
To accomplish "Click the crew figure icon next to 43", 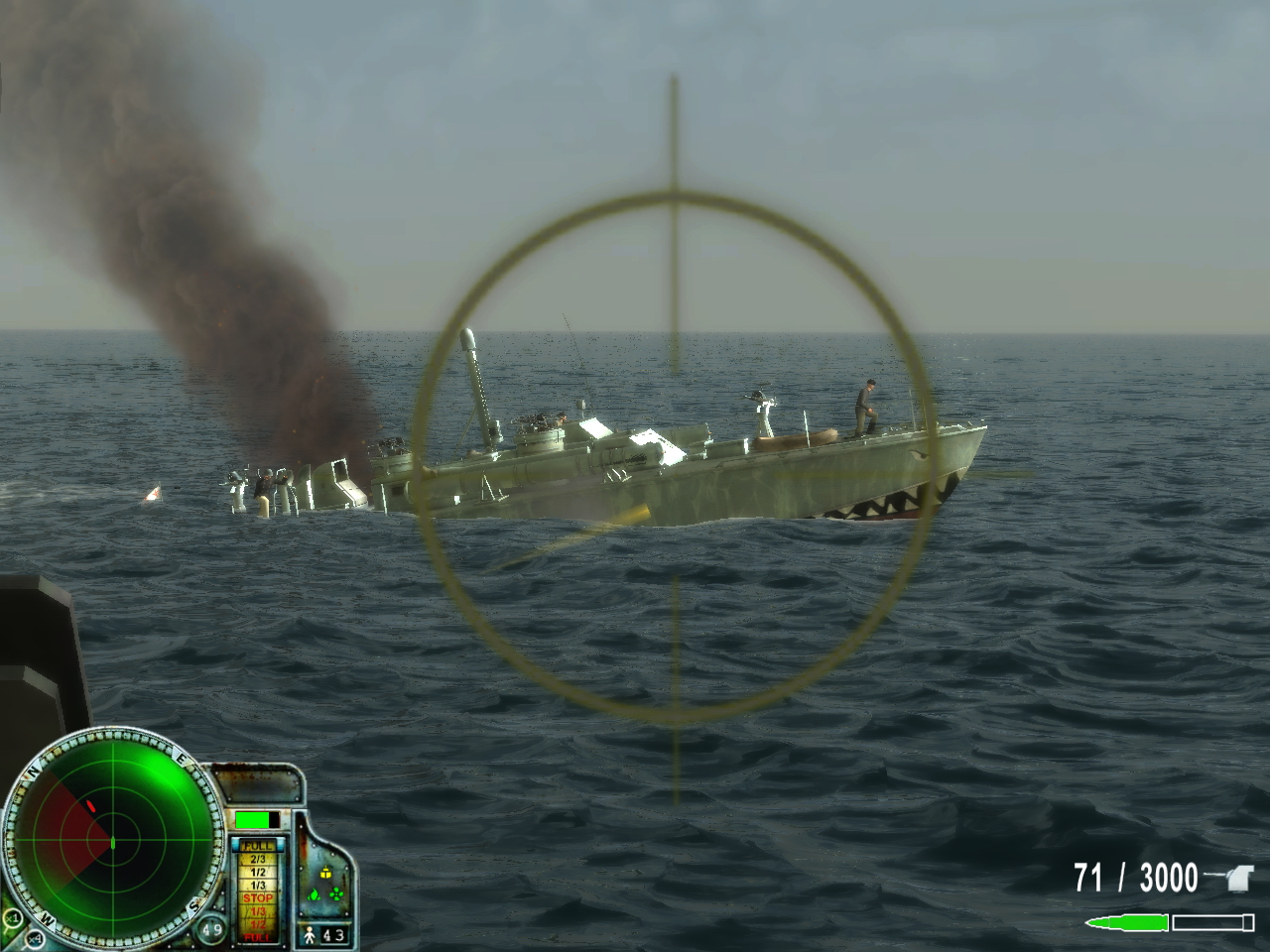I will click(x=311, y=934).
